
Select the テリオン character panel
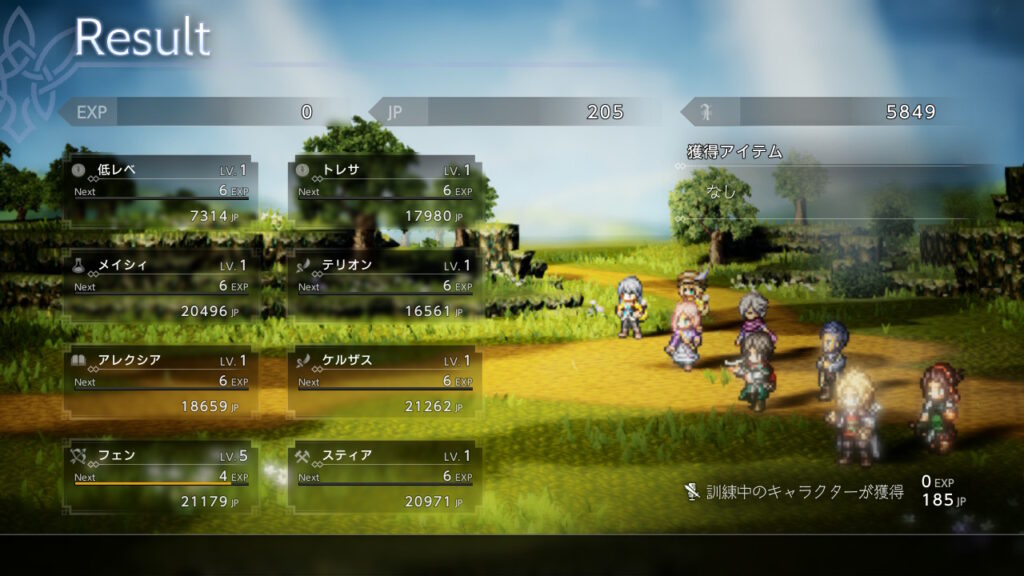point(385,287)
